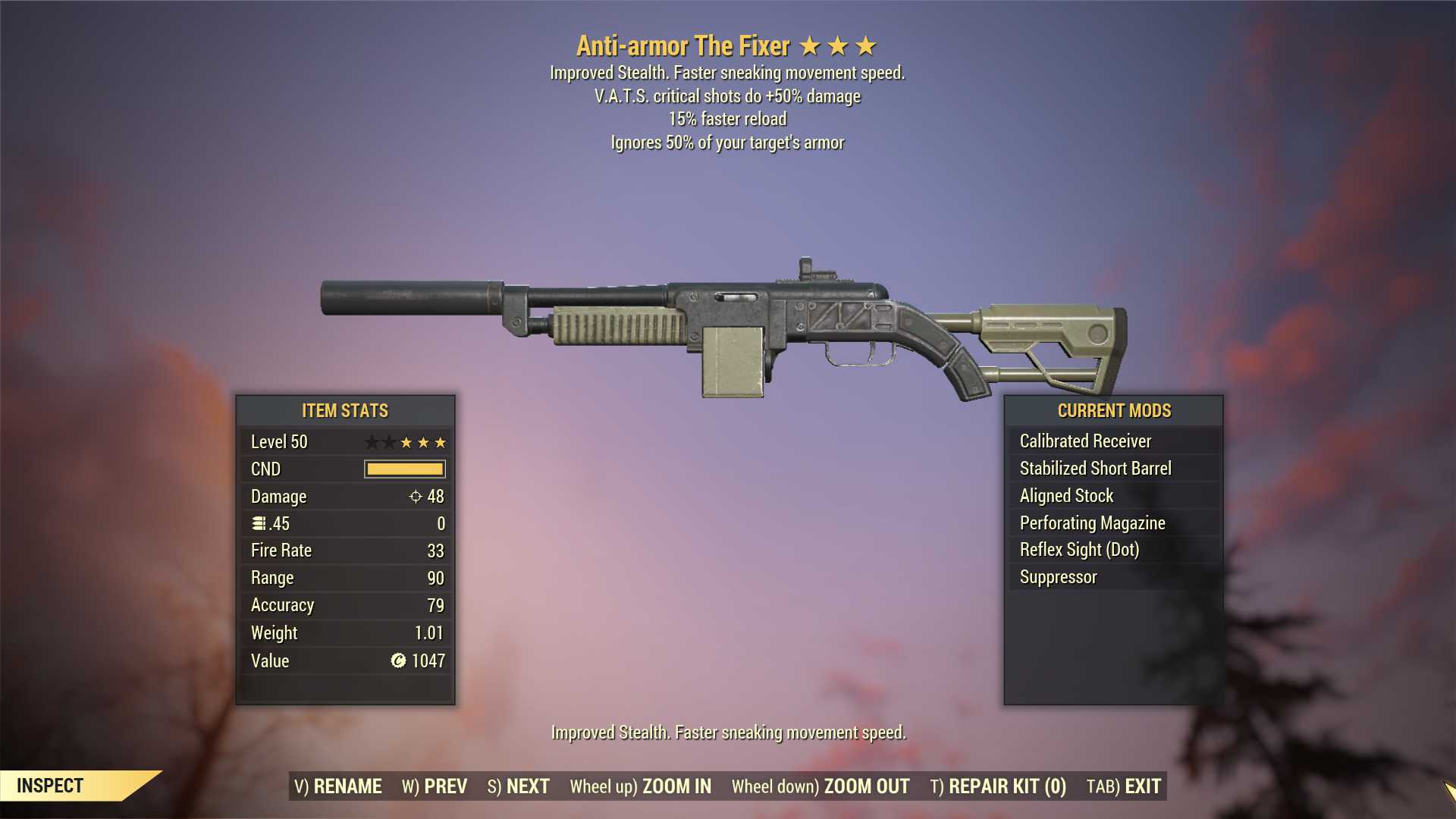Click ZOOM IN on the weapon view
Viewport: 1456px width, 819px height.
click(x=641, y=786)
